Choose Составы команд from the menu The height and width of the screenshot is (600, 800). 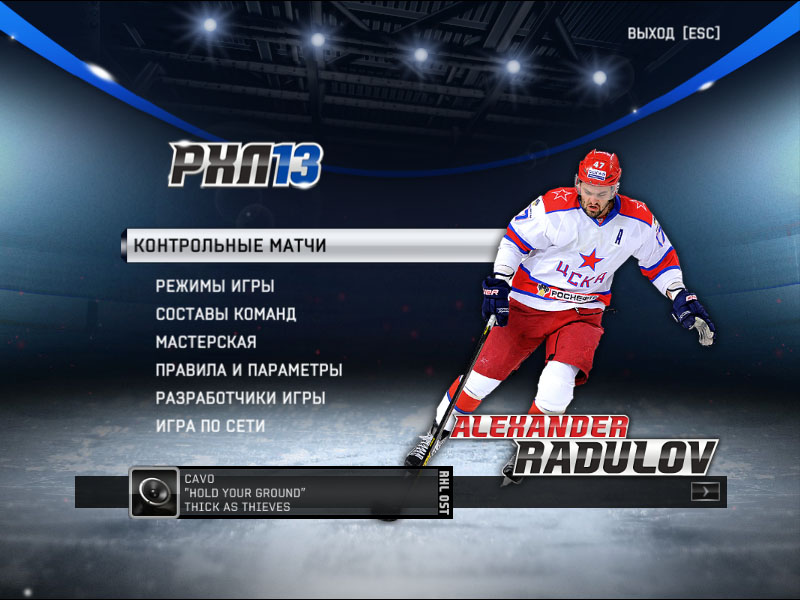226,314
